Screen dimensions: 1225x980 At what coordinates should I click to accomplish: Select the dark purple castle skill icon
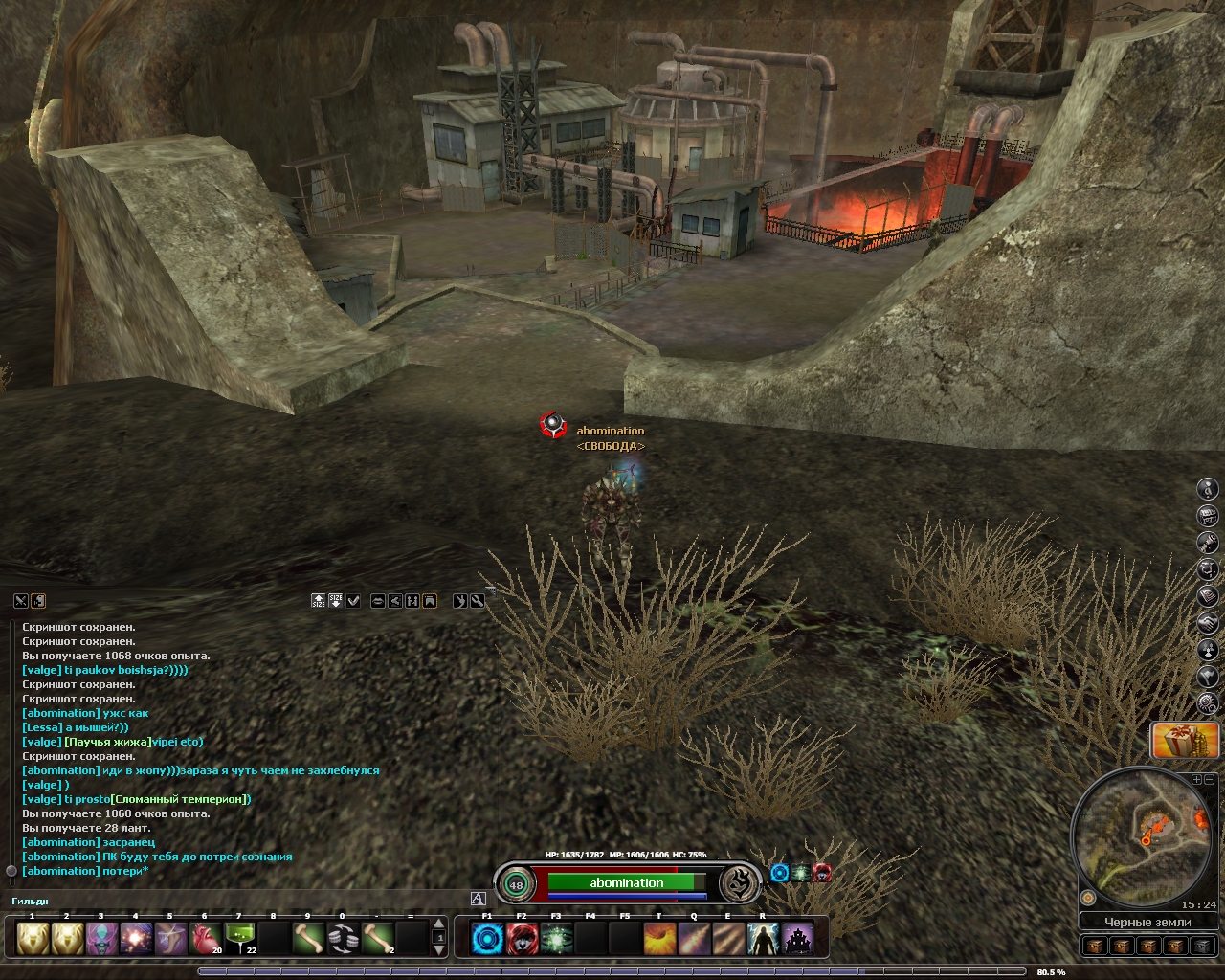797,939
